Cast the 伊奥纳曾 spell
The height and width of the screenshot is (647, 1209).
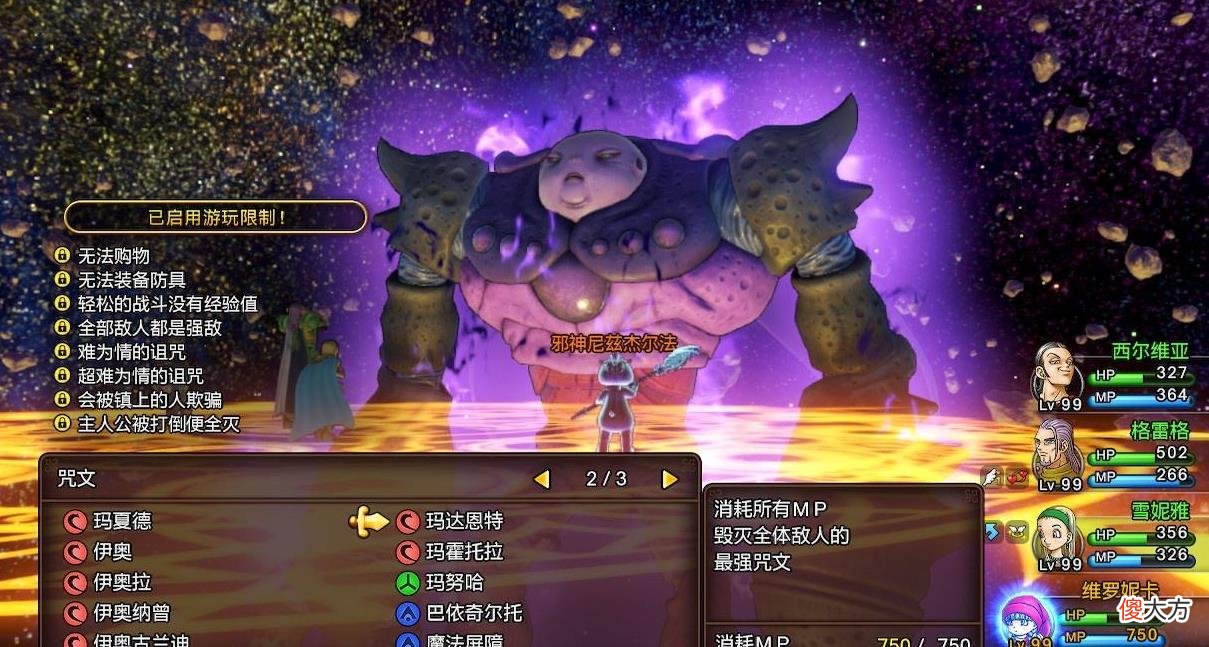[x=132, y=612]
